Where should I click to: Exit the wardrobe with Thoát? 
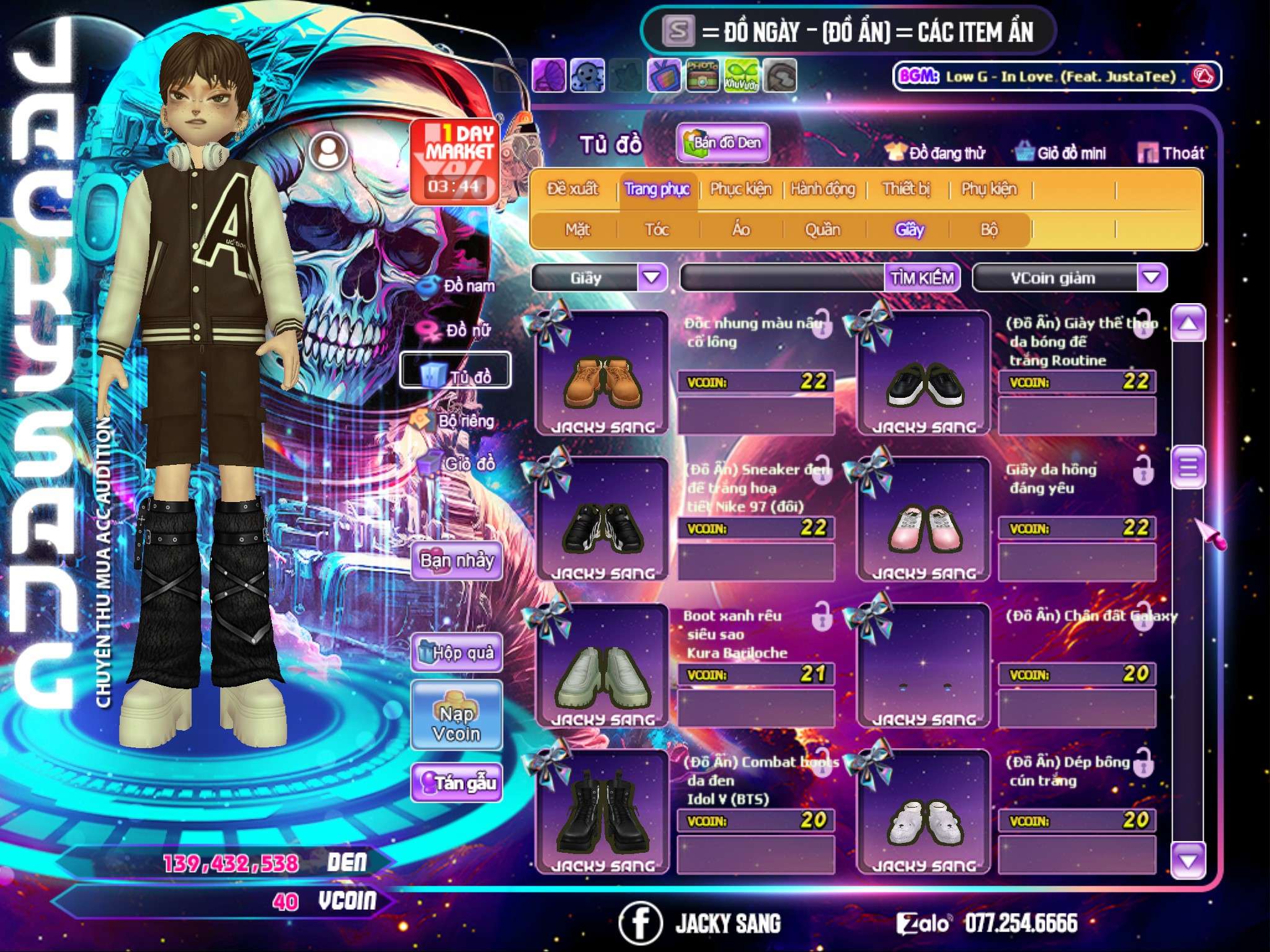coord(1171,153)
